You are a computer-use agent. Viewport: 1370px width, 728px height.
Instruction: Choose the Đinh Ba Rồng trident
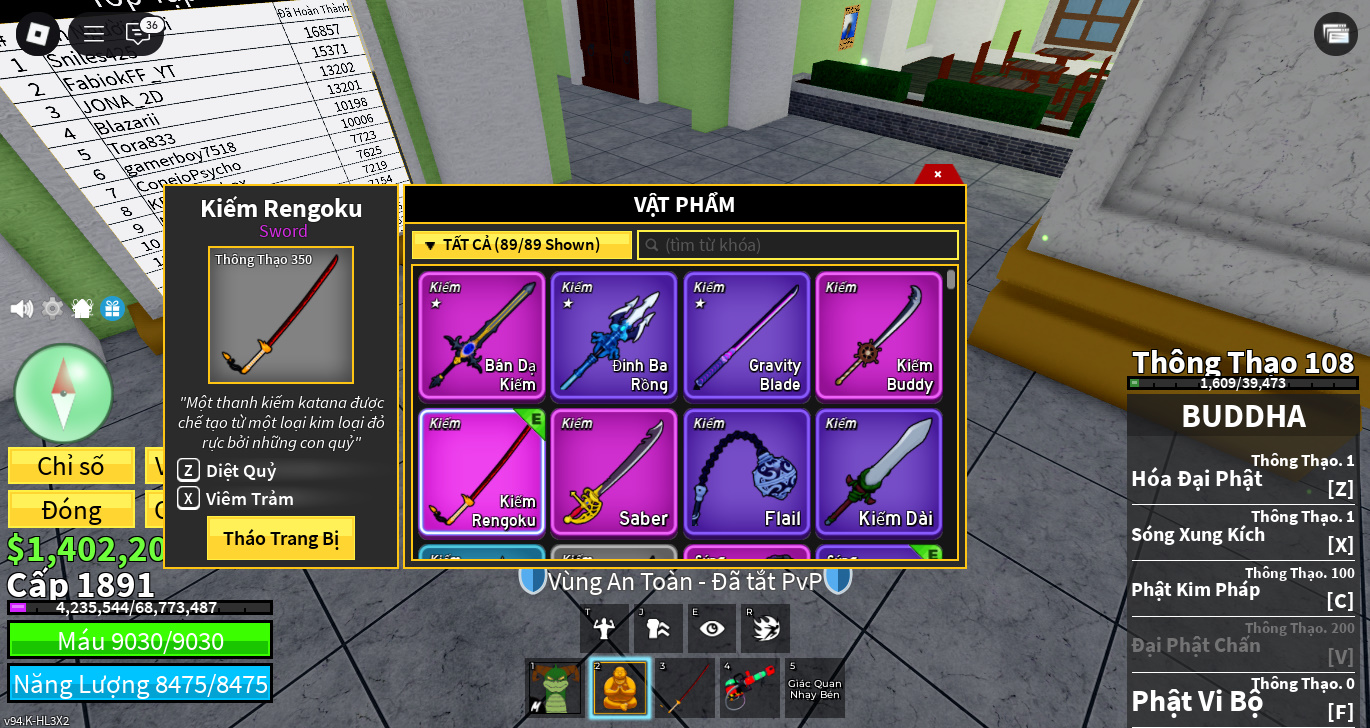click(x=614, y=336)
